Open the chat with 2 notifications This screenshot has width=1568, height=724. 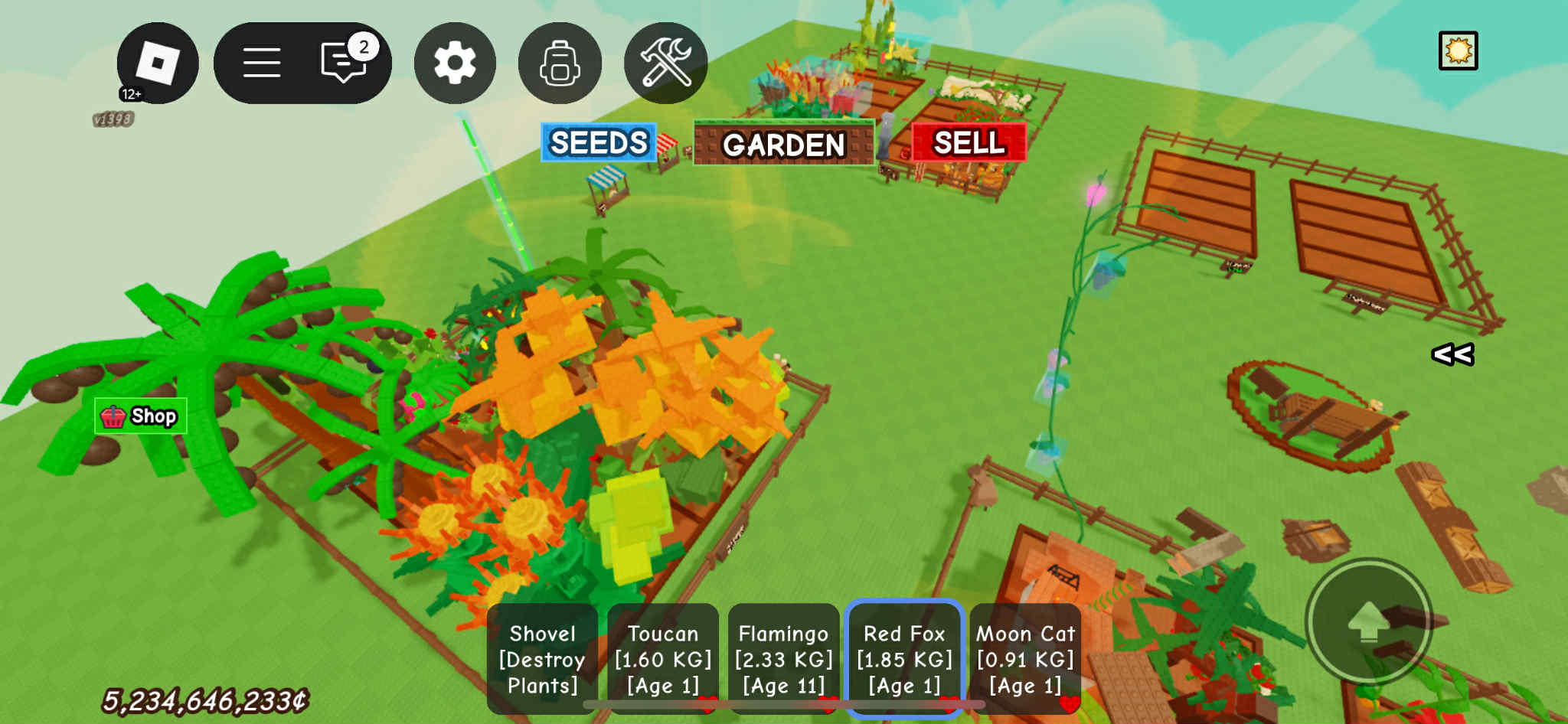pos(344,63)
